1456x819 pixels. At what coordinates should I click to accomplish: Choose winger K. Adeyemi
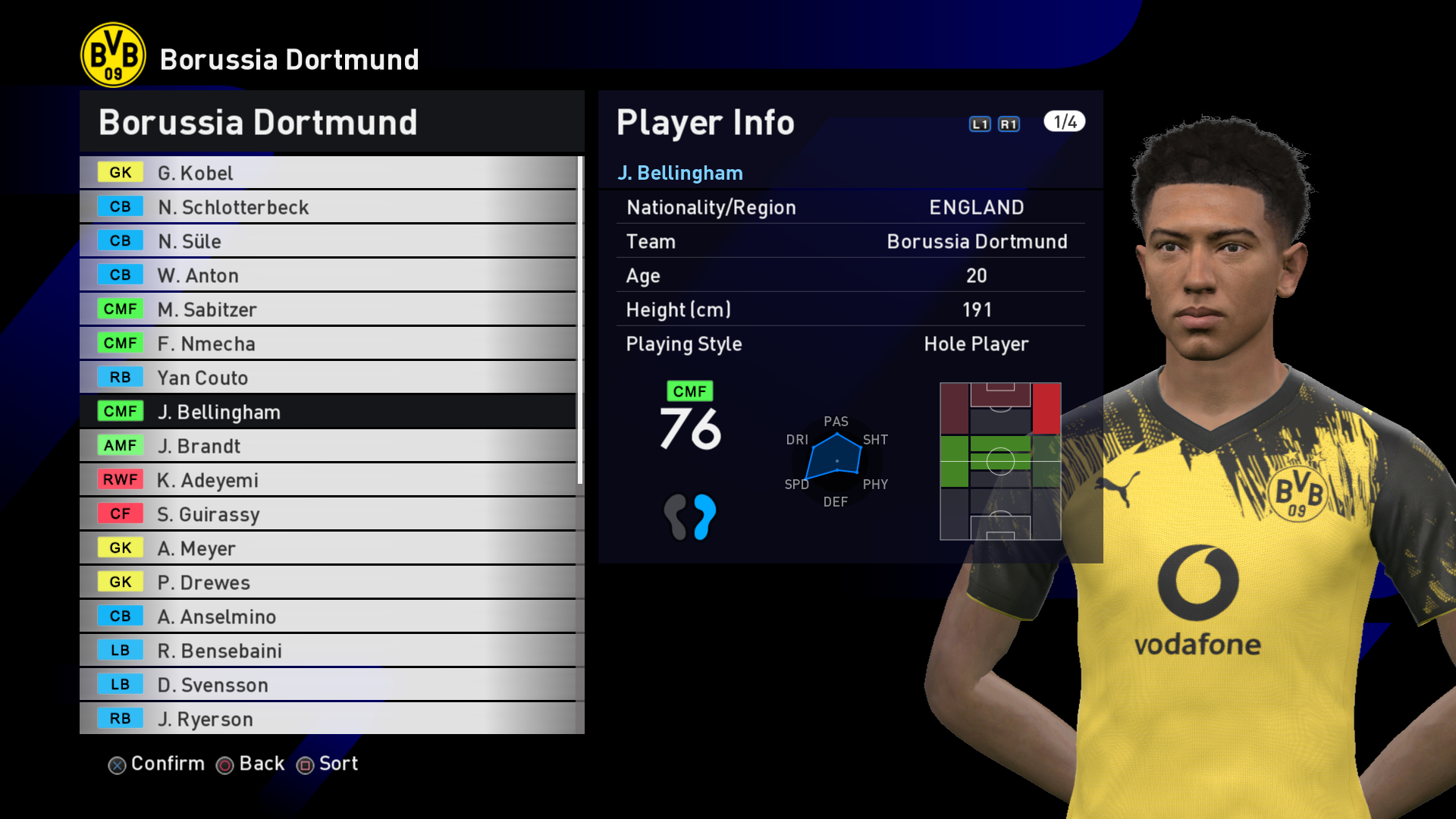pyautogui.click(x=328, y=480)
